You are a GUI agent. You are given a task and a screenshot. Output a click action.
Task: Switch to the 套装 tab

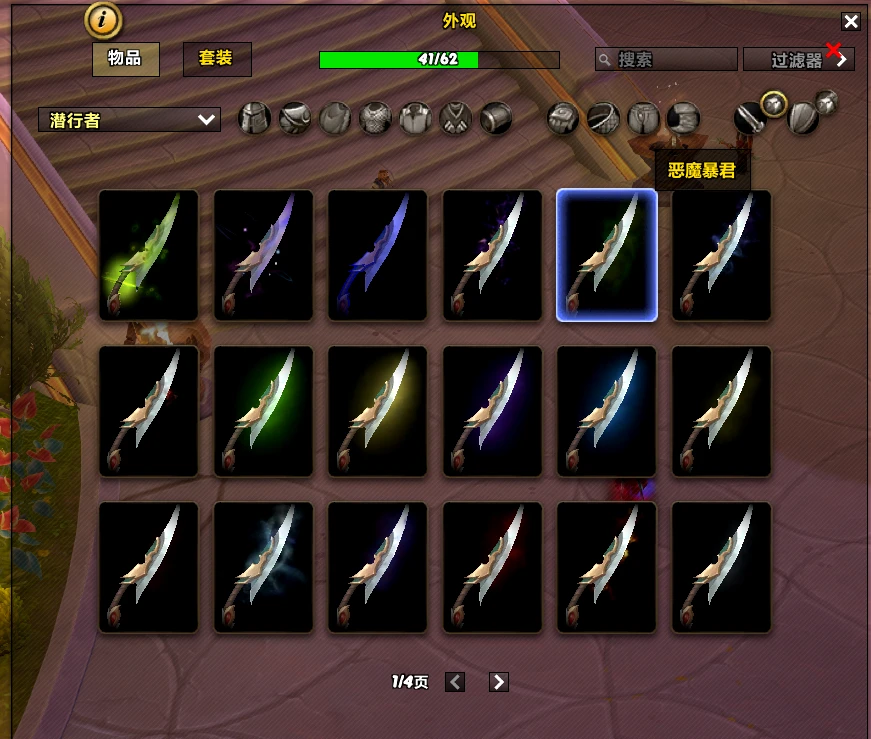[216, 59]
